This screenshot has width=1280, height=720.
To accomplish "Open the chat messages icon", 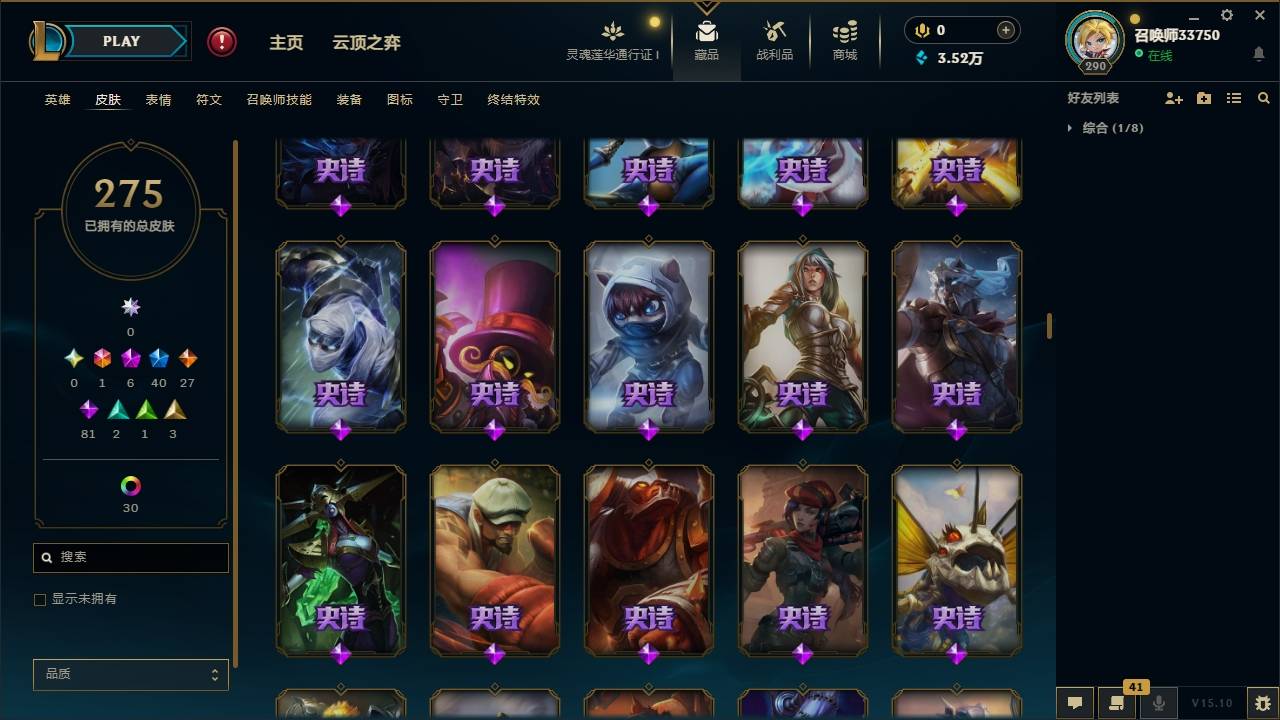I will pos(1074,703).
